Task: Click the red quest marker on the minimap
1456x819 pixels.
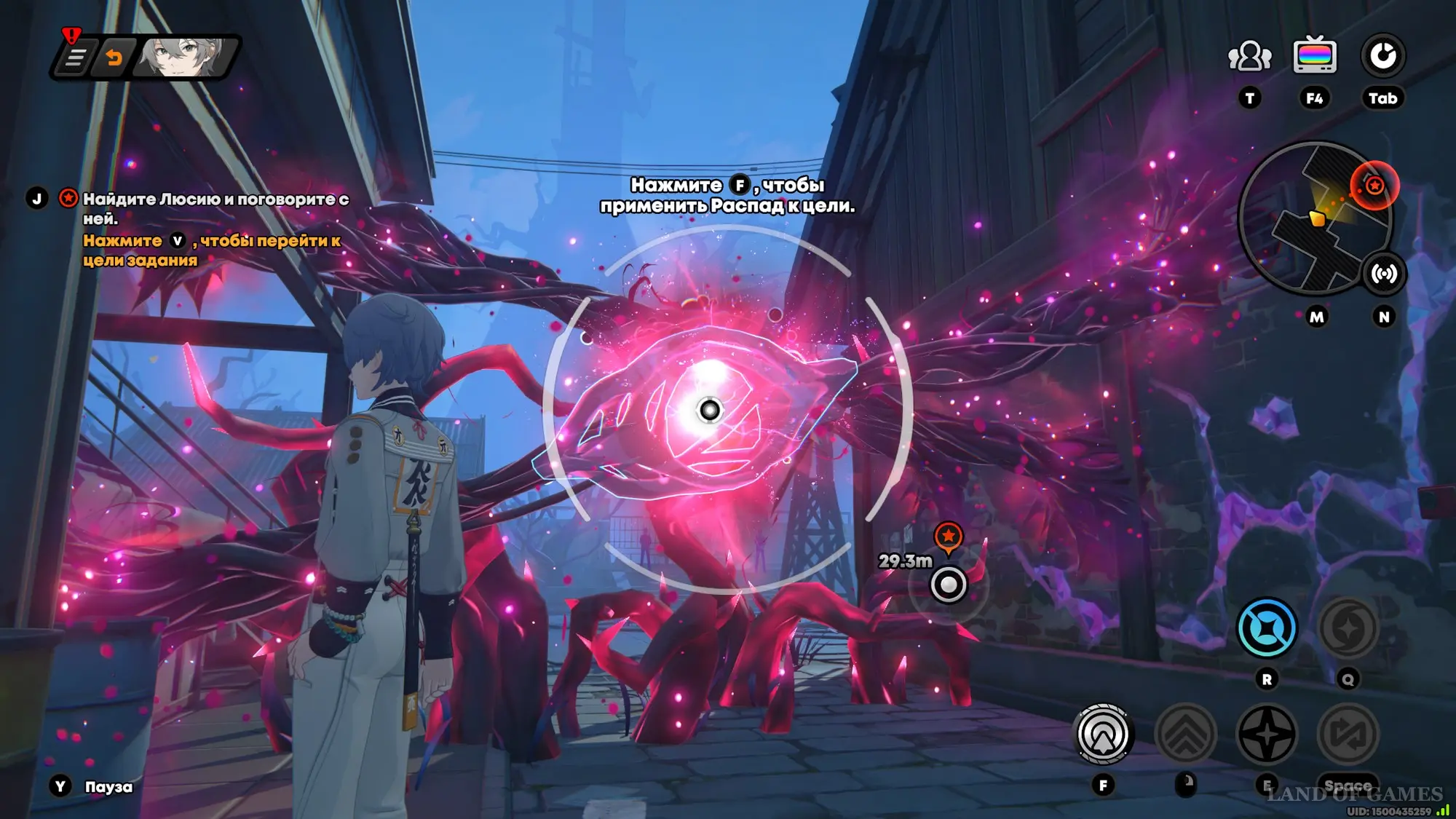Action: coord(1374,186)
